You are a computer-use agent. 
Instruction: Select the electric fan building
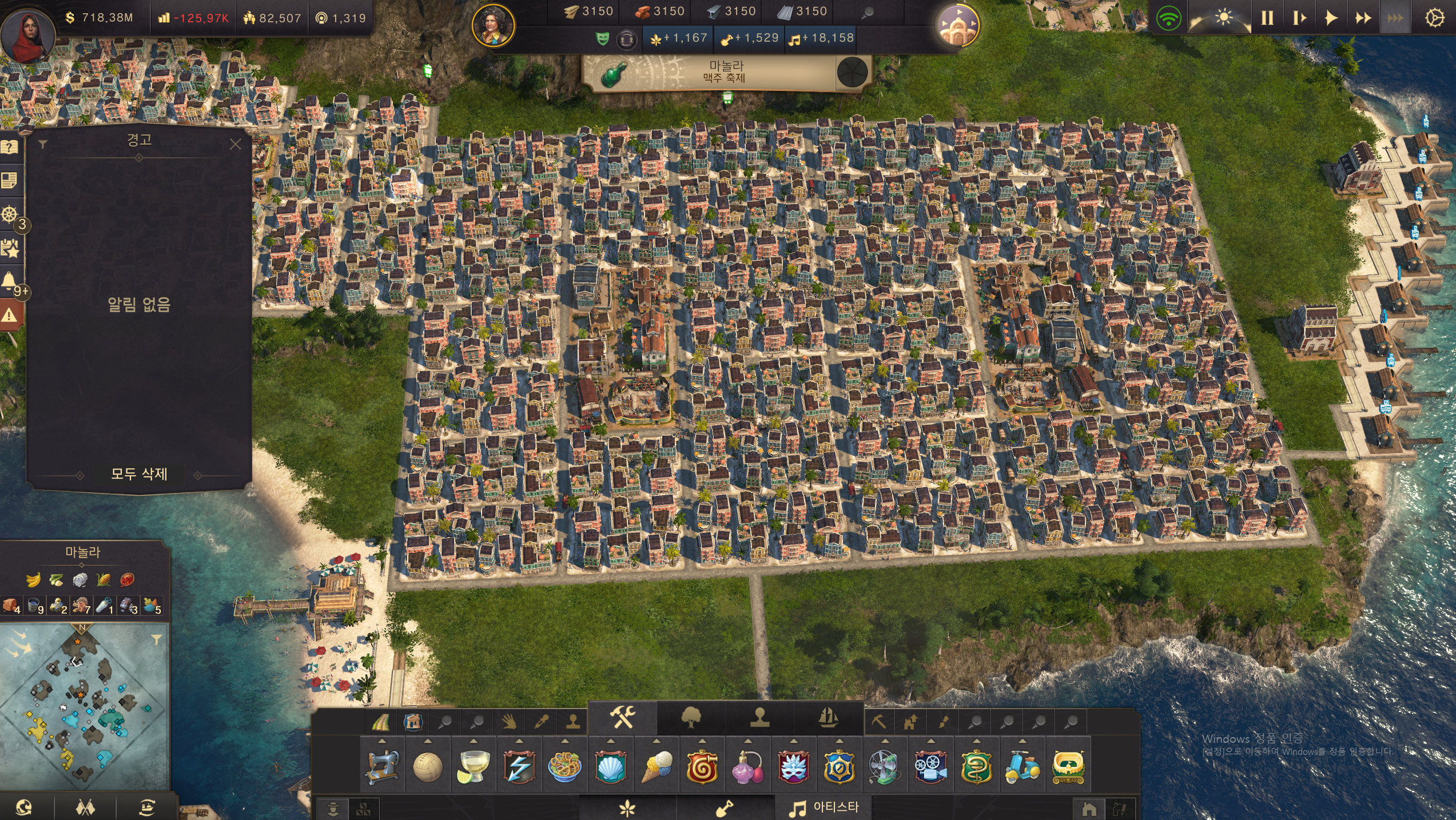[885, 766]
